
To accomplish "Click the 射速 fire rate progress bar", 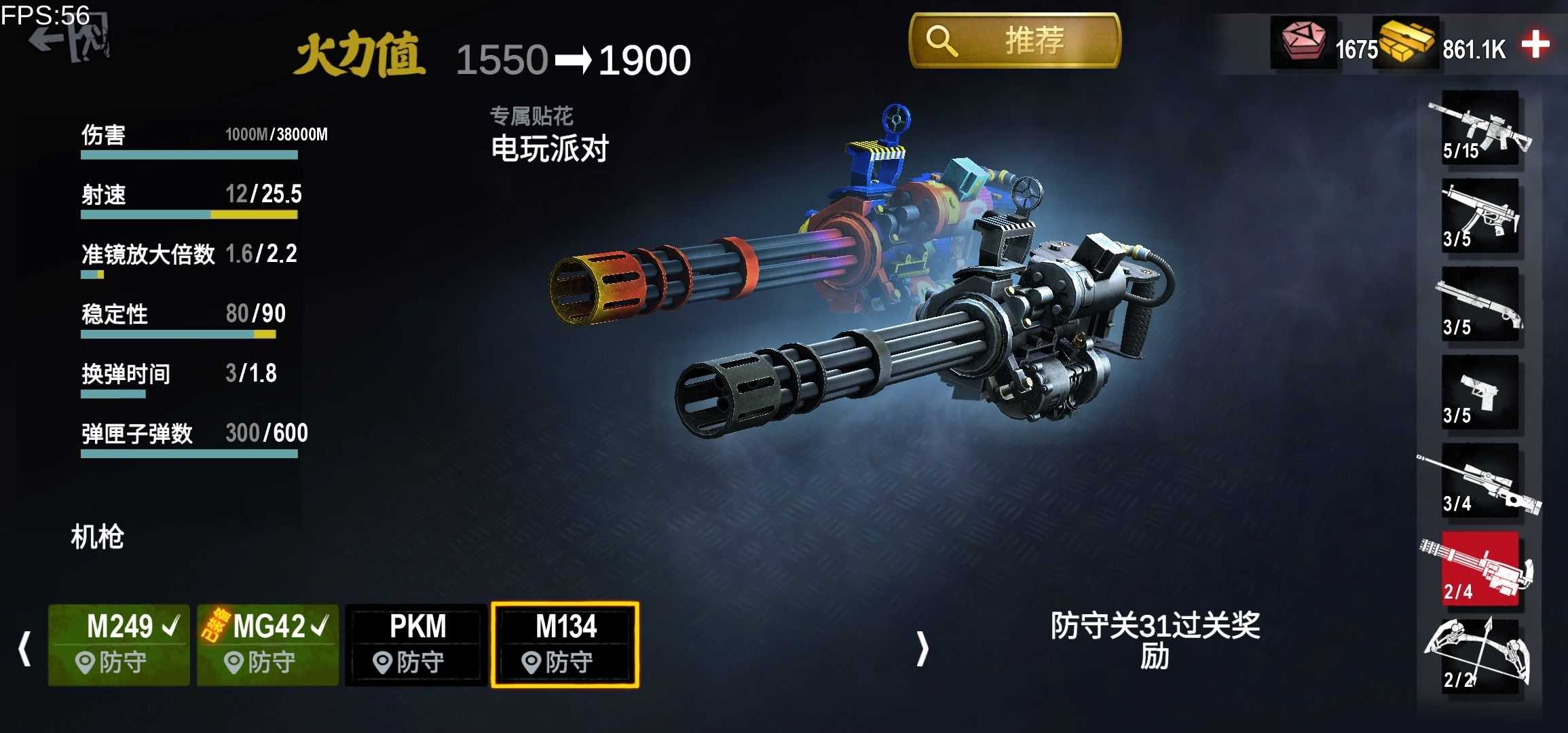I will (x=190, y=214).
